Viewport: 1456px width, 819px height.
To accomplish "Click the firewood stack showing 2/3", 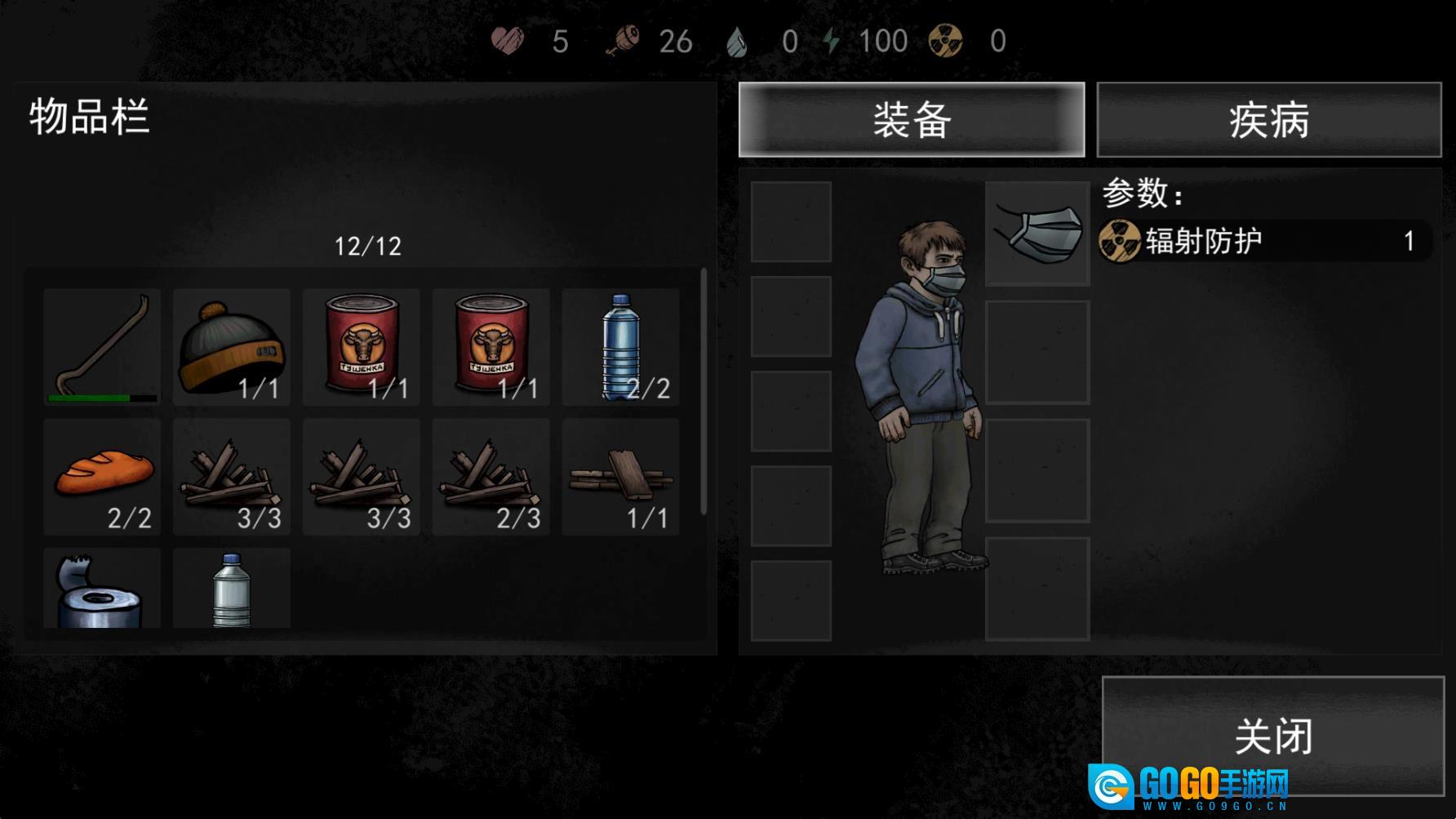I will point(491,476).
